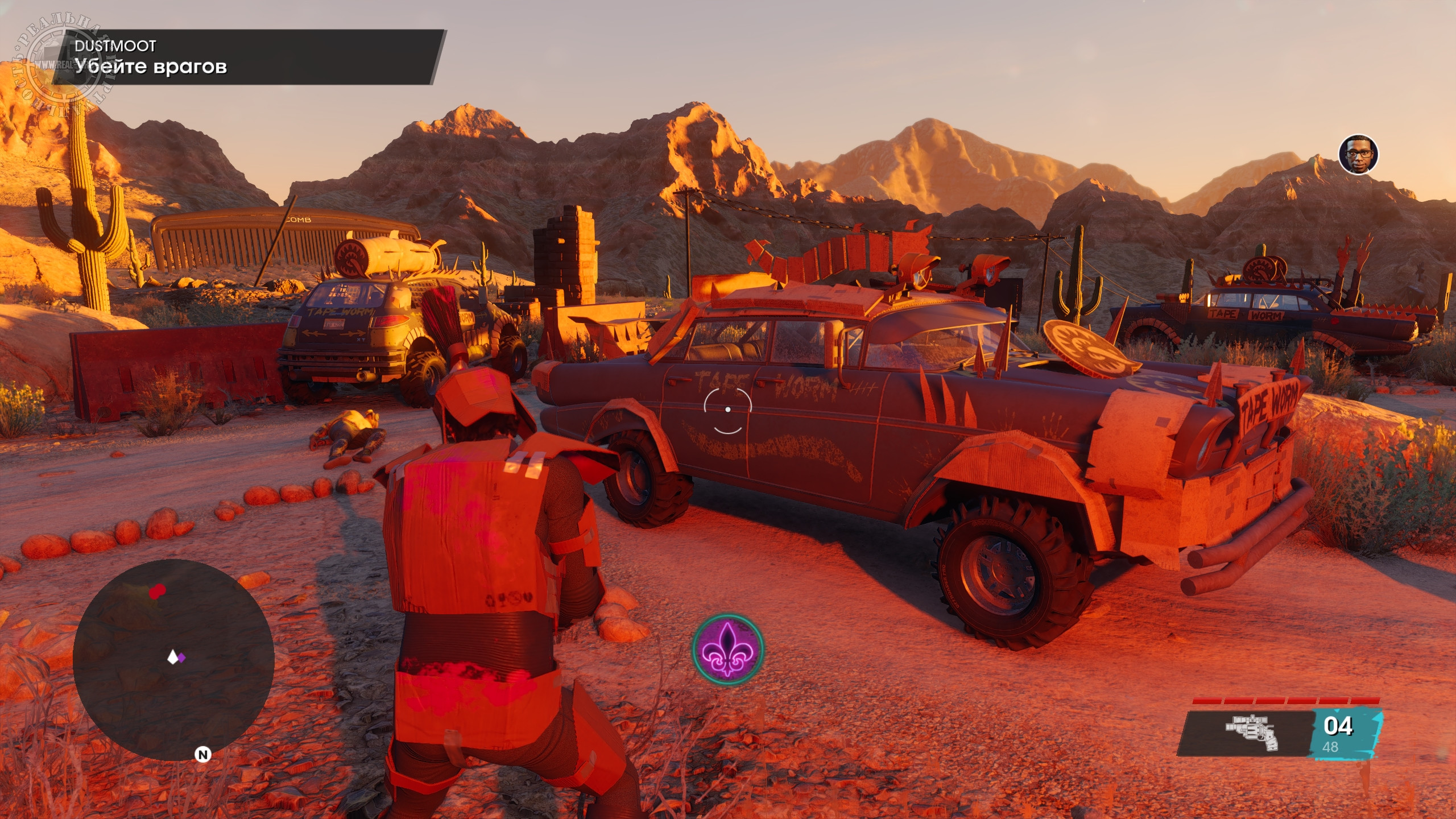Image resolution: width=1456 pixels, height=819 pixels.
Task: Click the Dustmoot mission objective tracker
Action: [x=247, y=57]
